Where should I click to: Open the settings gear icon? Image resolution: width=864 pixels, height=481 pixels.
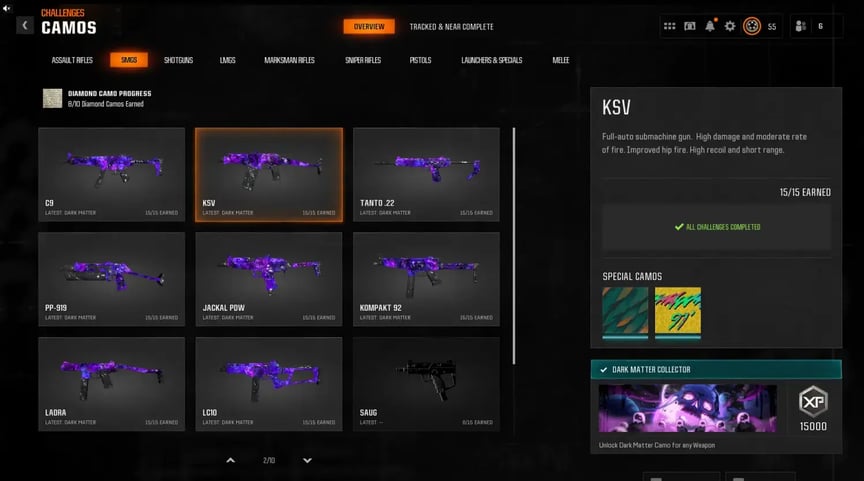pos(730,26)
